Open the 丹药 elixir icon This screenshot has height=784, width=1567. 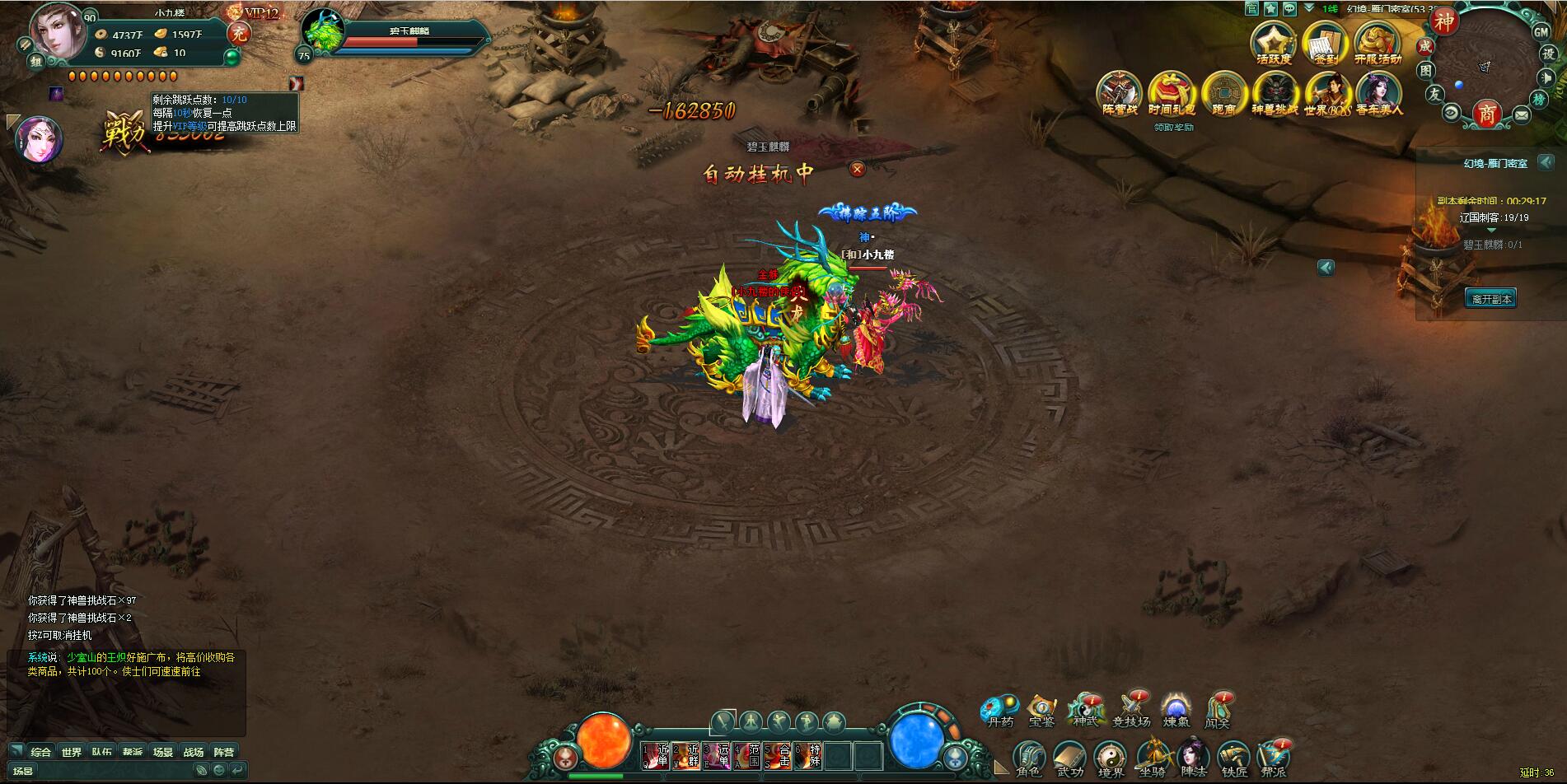coord(999,709)
